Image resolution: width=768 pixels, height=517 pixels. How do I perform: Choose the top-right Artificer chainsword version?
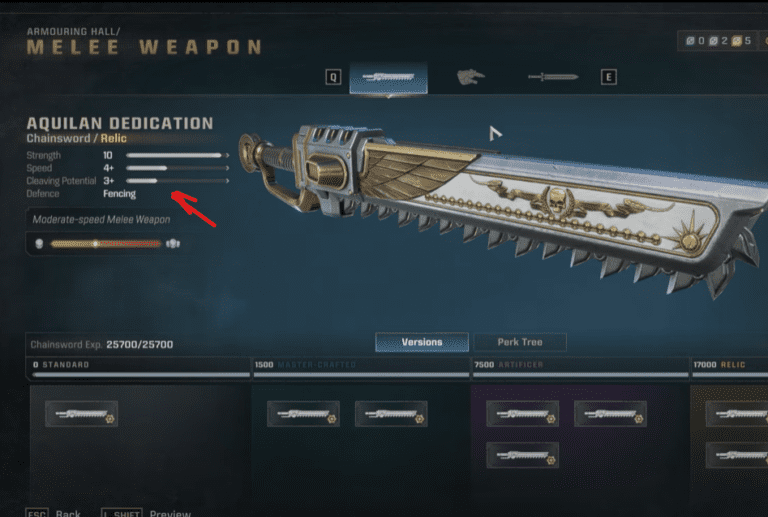point(610,414)
